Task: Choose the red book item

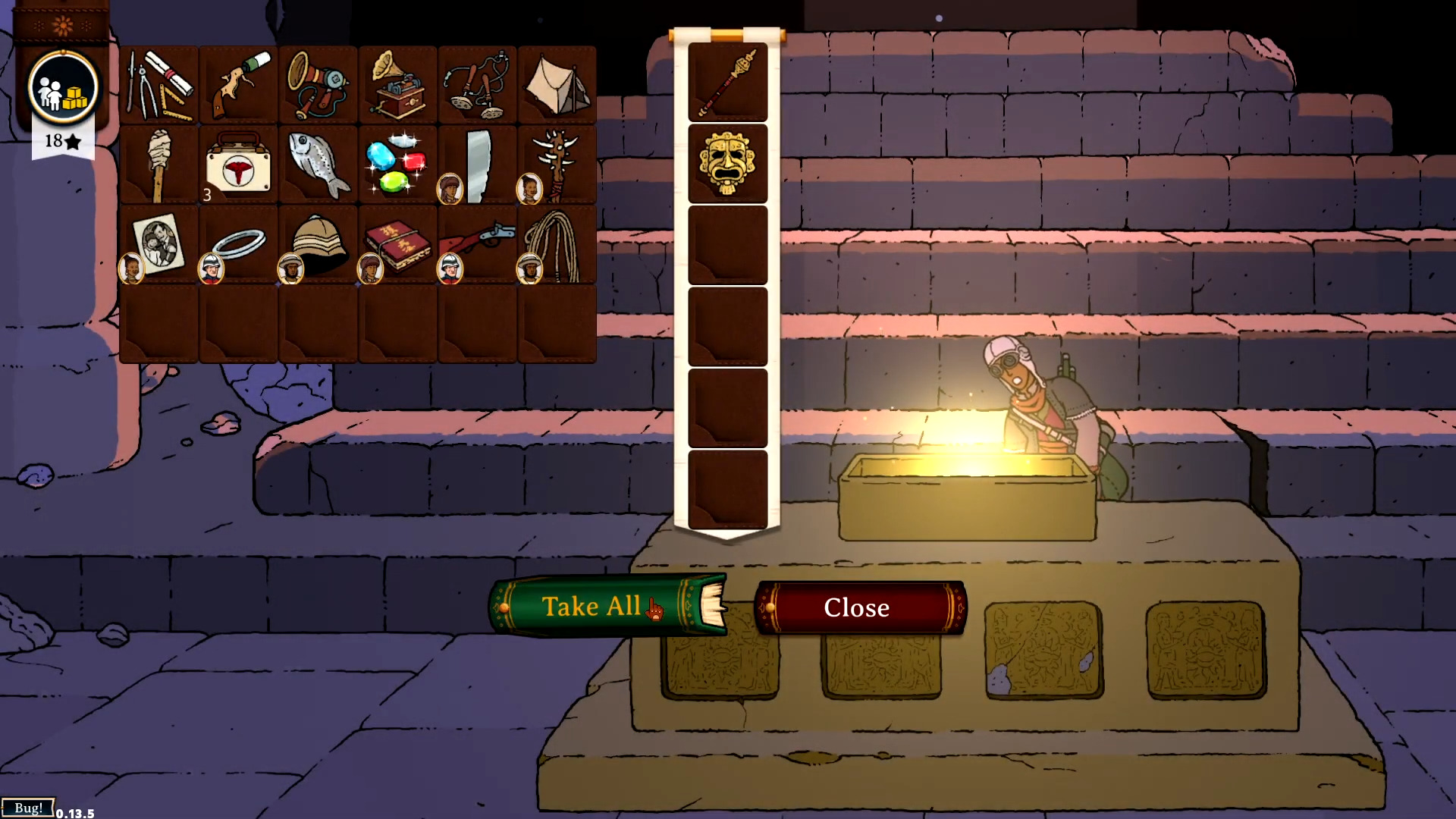Action: (x=399, y=244)
